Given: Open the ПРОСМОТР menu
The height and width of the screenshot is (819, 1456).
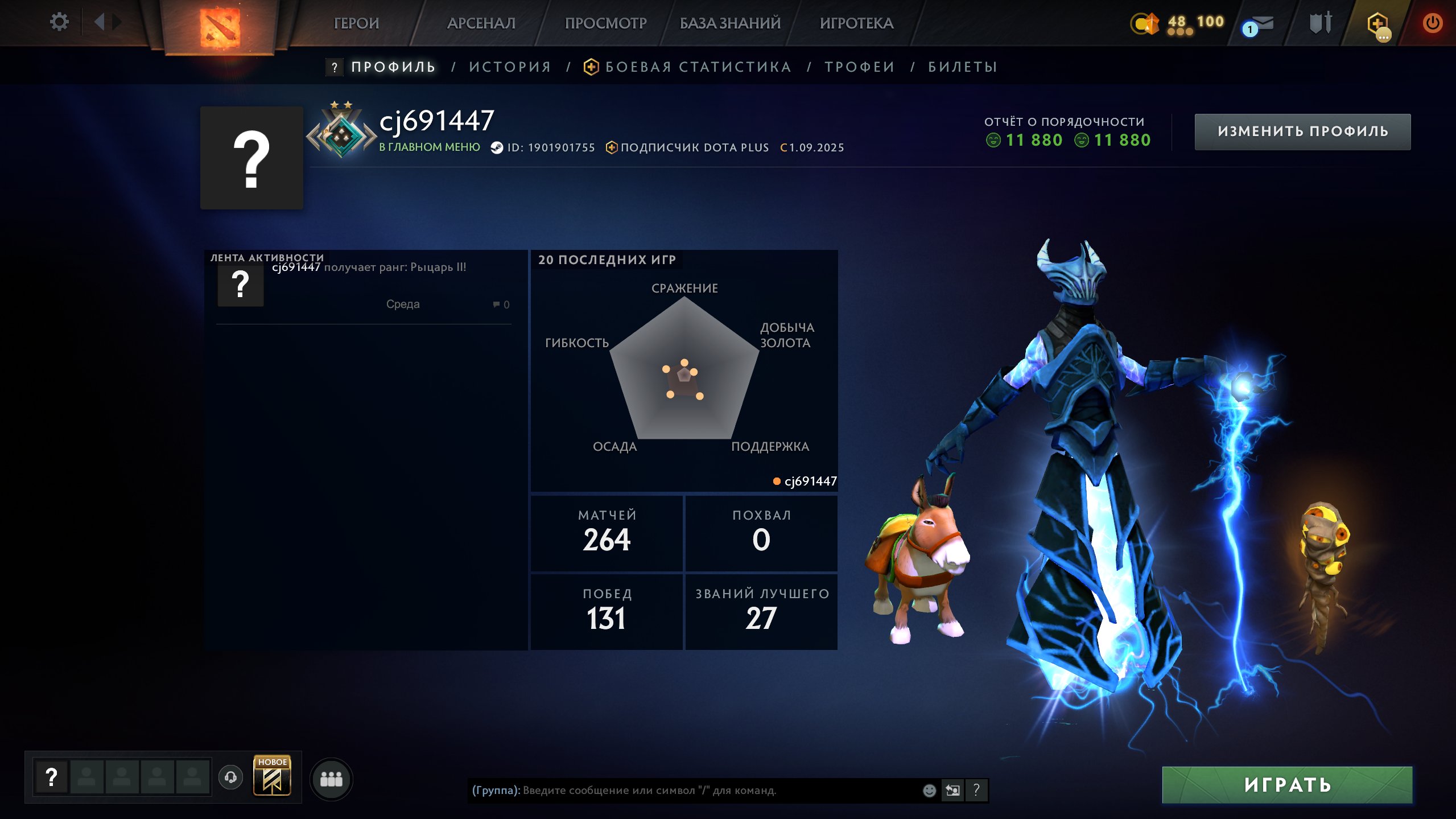Looking at the screenshot, I should (x=605, y=23).
